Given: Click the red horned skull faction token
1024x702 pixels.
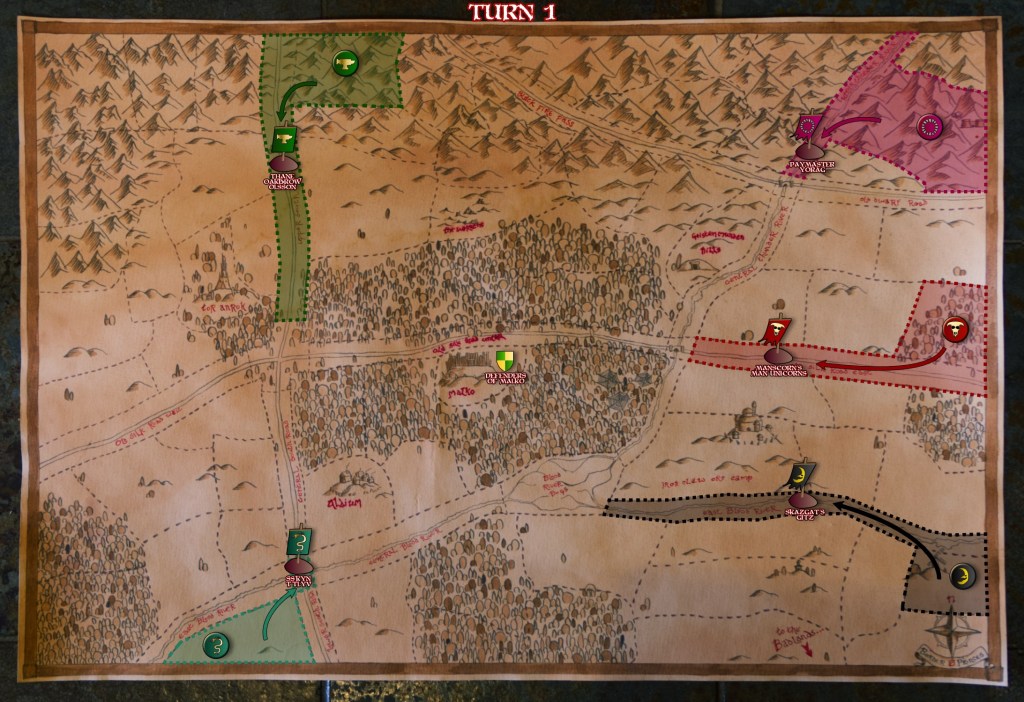Looking at the screenshot, I should coord(954,328).
